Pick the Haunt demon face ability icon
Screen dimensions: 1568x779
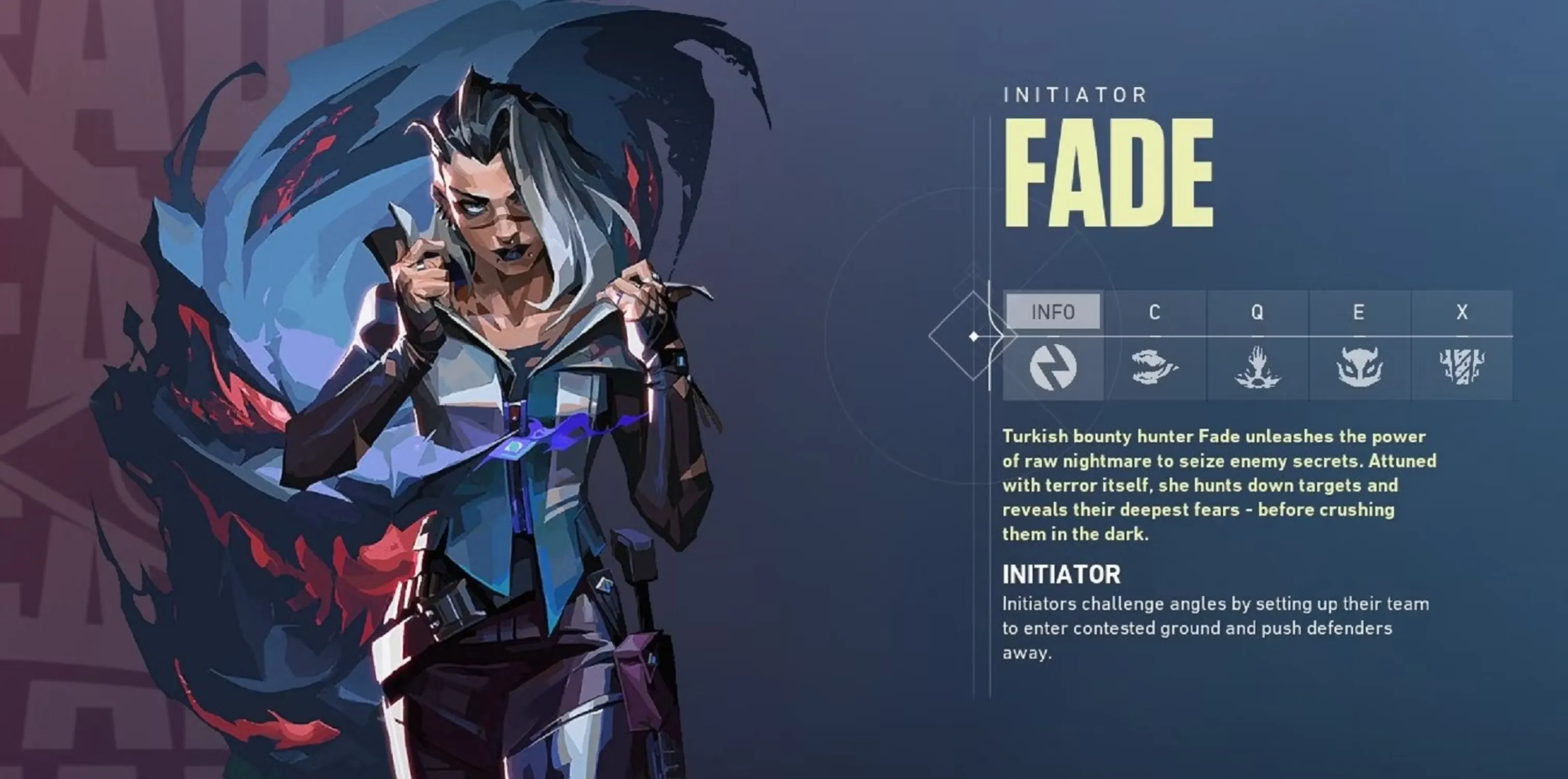point(1359,367)
